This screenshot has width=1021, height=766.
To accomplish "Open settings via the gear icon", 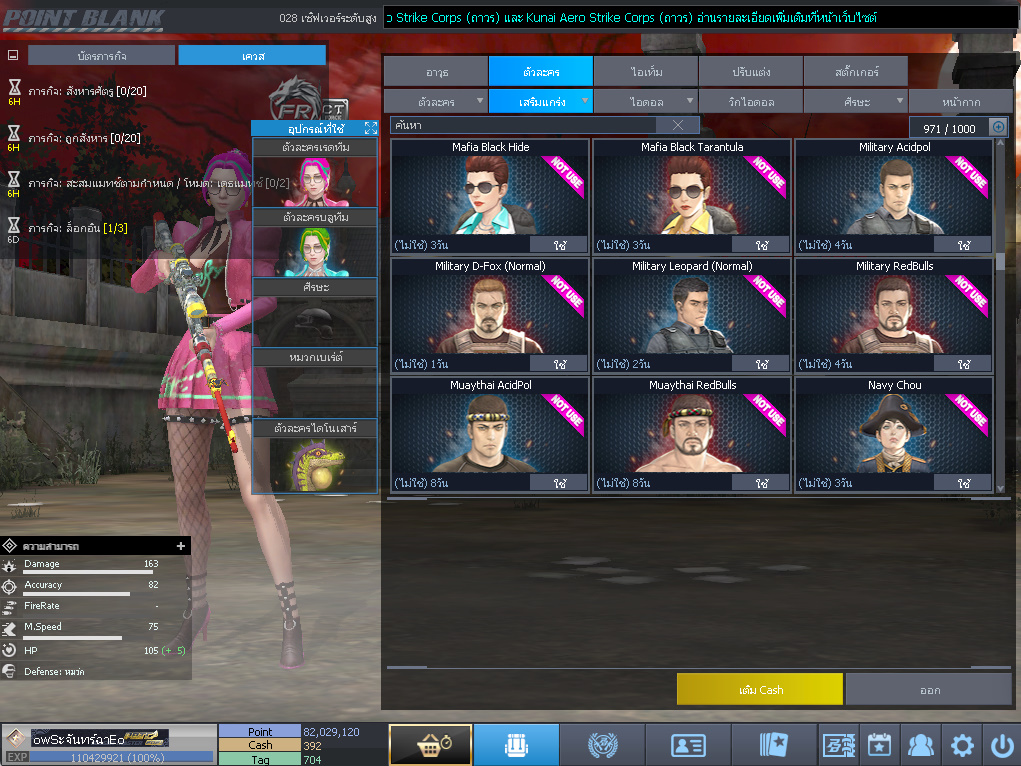I will tap(962, 745).
